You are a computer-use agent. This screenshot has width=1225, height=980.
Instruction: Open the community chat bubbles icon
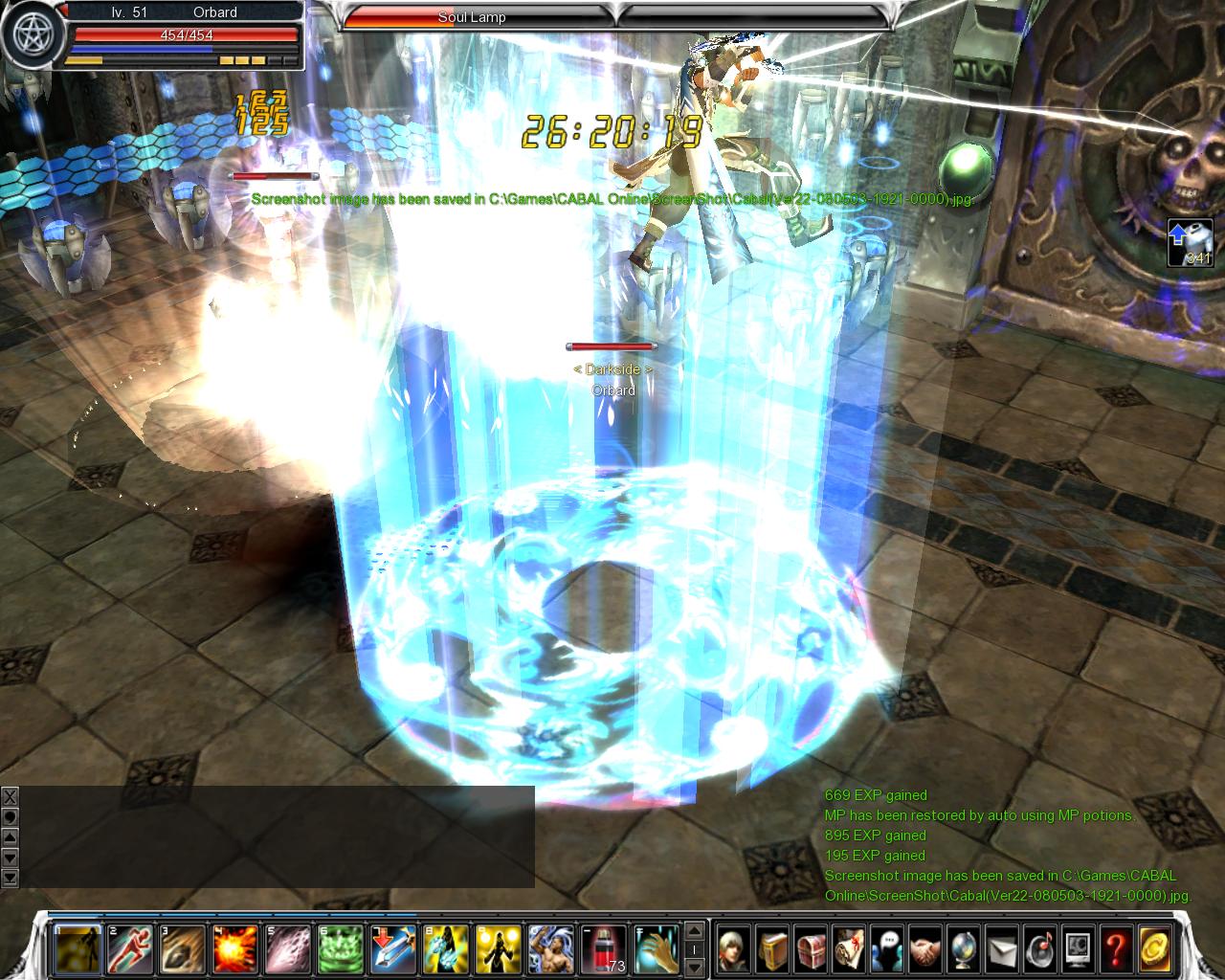pos(887,949)
